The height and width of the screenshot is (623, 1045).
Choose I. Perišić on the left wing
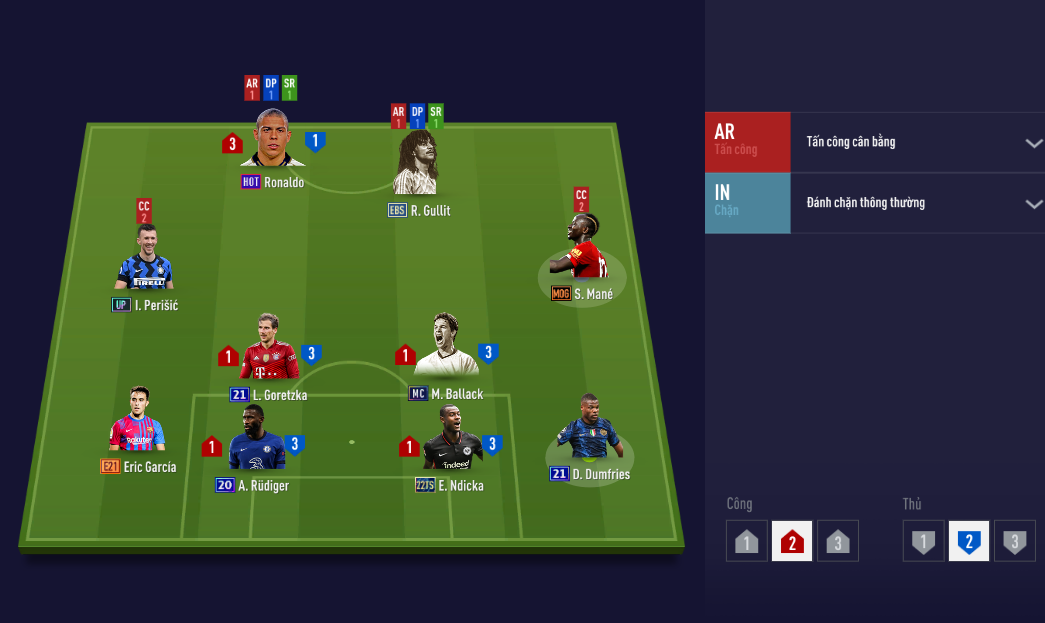(144, 262)
